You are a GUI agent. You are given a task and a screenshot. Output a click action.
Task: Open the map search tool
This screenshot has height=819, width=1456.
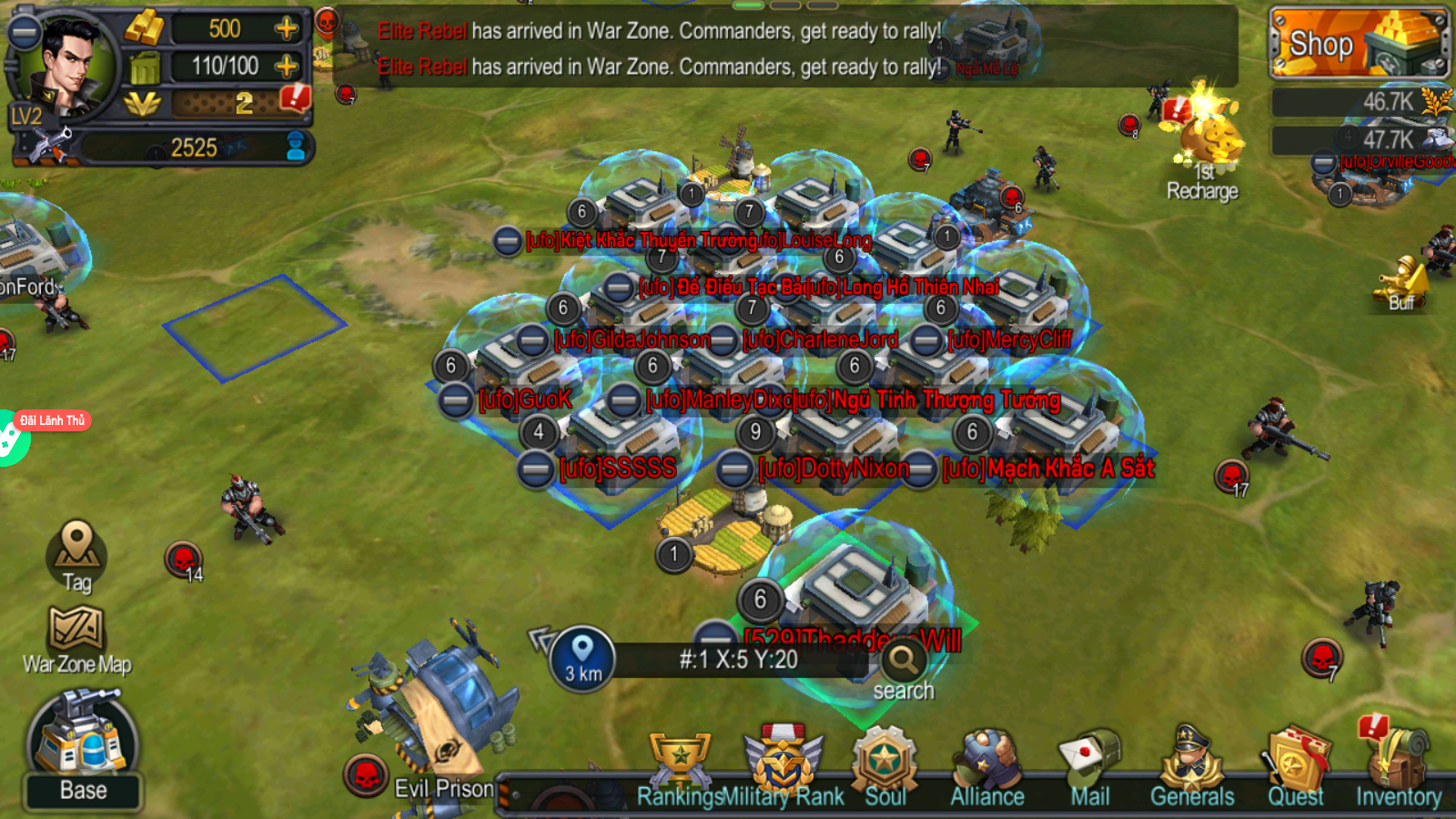click(902, 662)
